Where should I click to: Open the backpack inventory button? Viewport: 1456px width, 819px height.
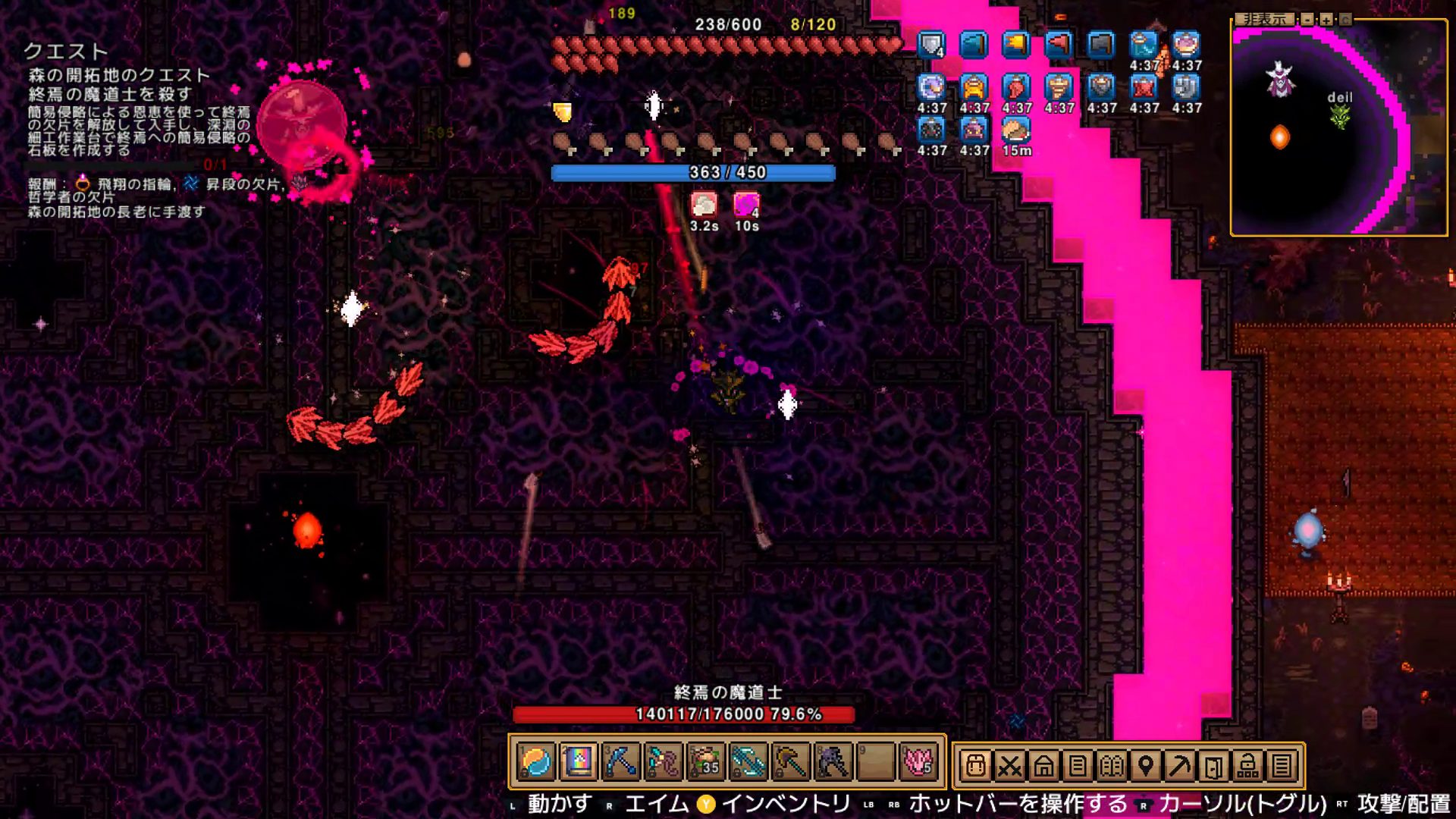pyautogui.click(x=976, y=767)
